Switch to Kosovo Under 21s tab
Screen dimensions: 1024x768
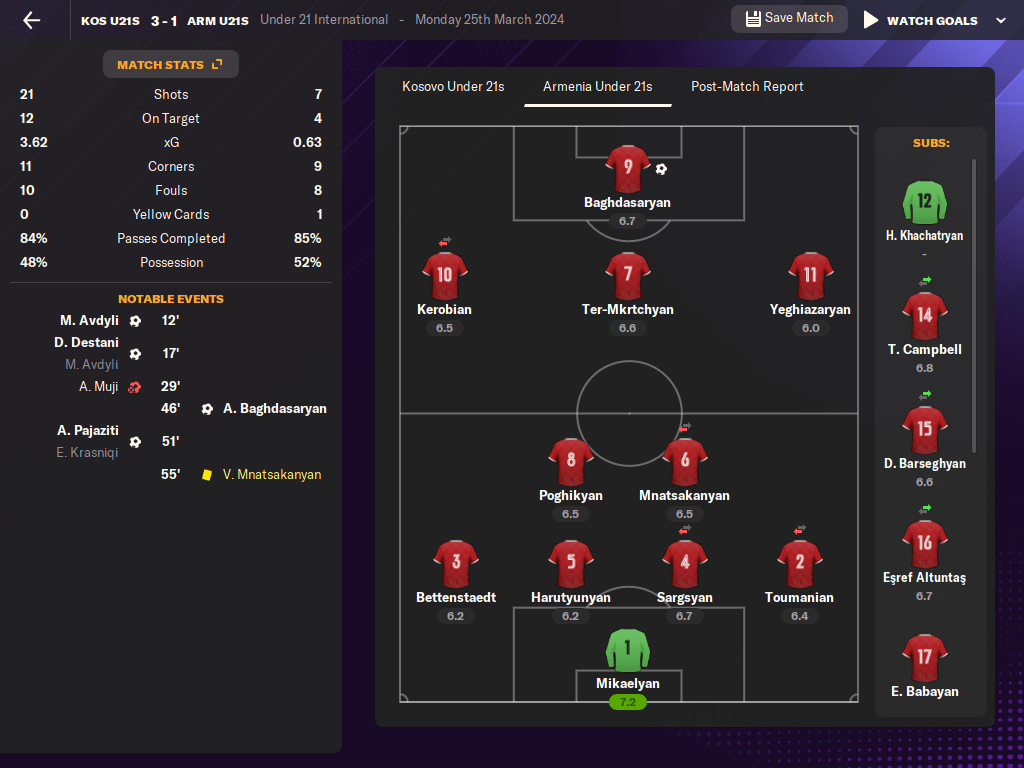coord(453,87)
